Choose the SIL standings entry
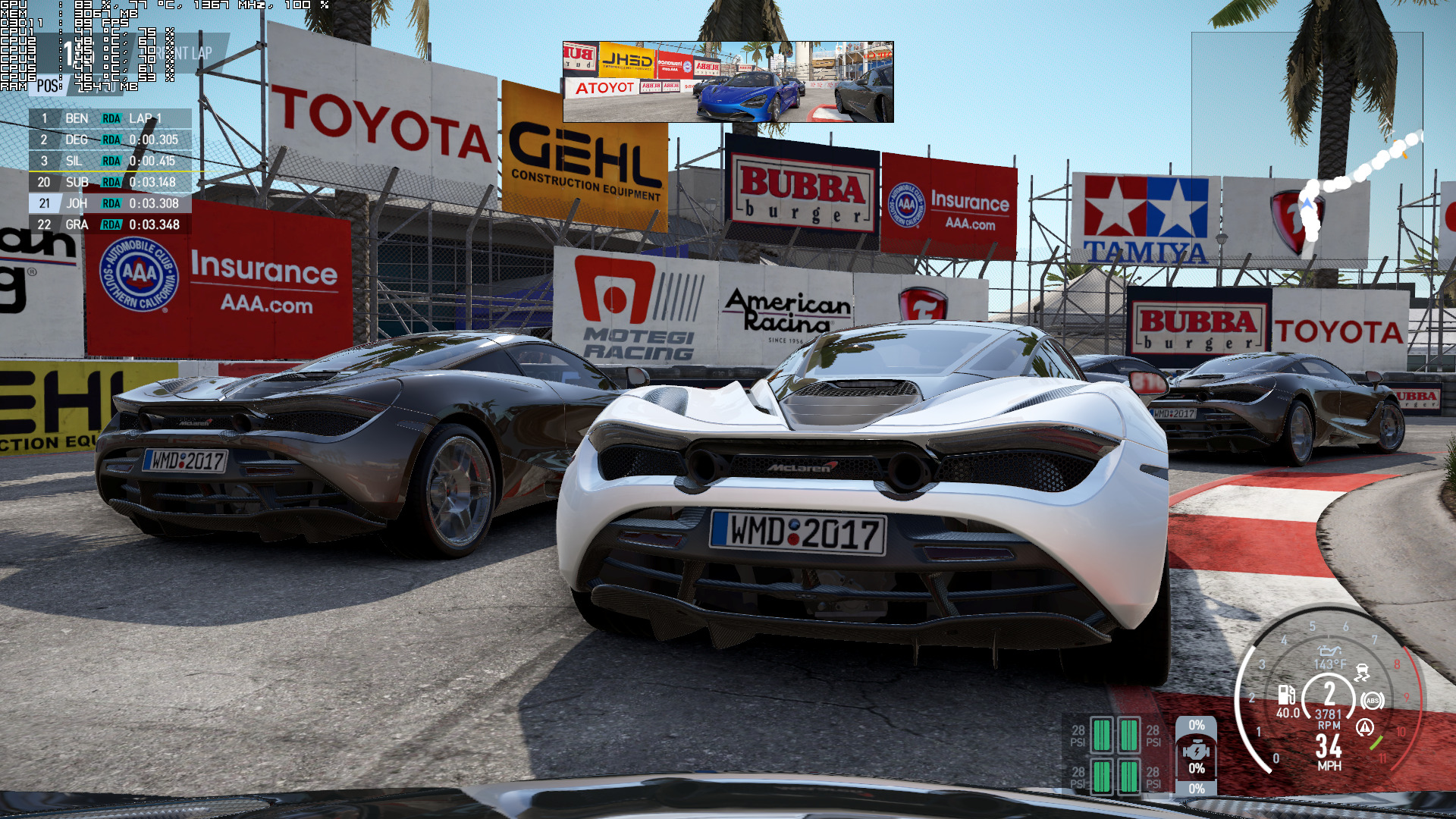Screen dimensions: 1456x819 click(110, 161)
